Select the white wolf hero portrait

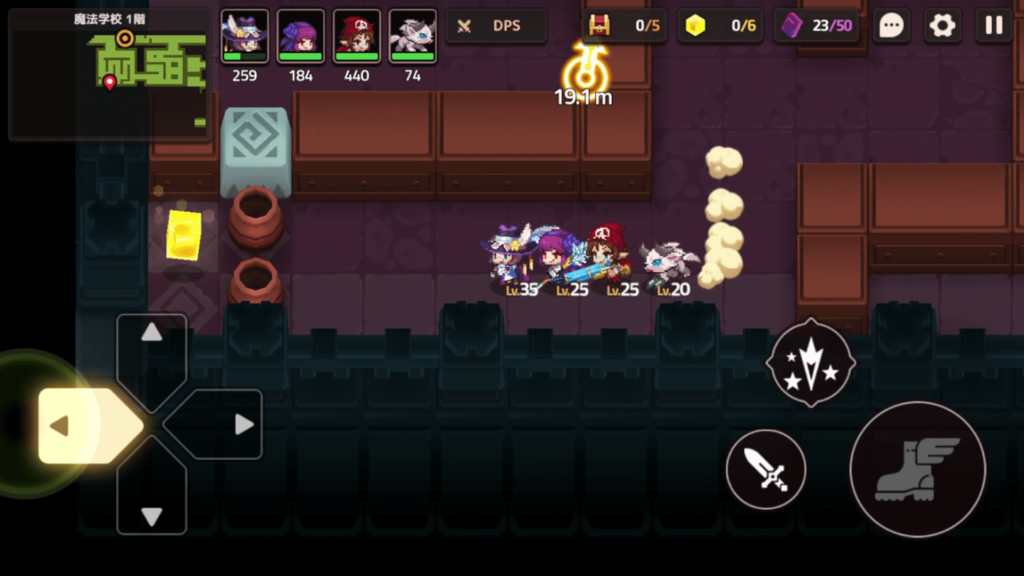click(412, 36)
